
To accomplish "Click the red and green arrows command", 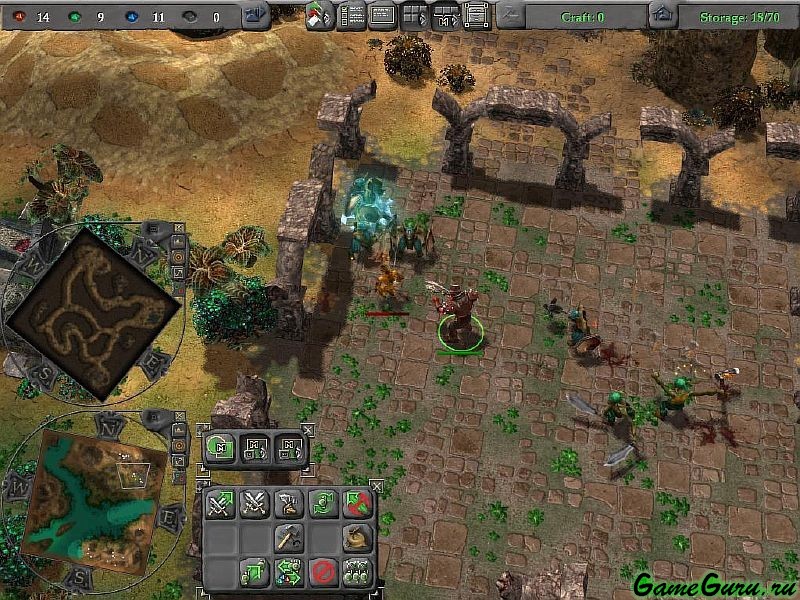I will (x=356, y=504).
